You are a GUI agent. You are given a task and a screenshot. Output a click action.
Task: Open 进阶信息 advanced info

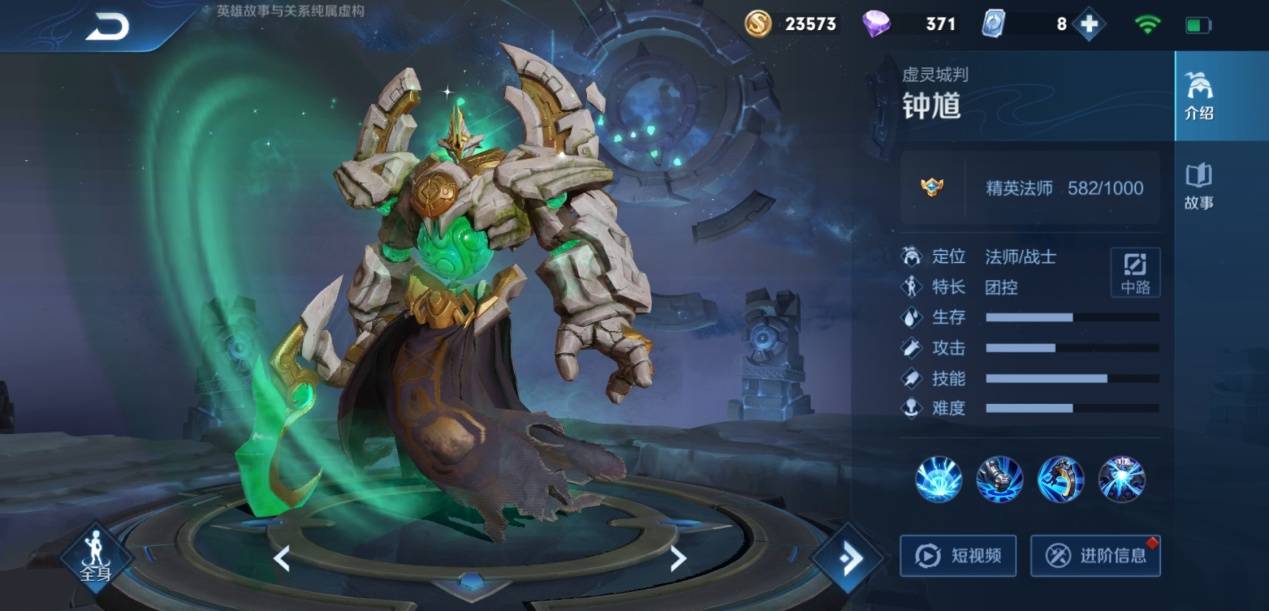pos(1095,555)
